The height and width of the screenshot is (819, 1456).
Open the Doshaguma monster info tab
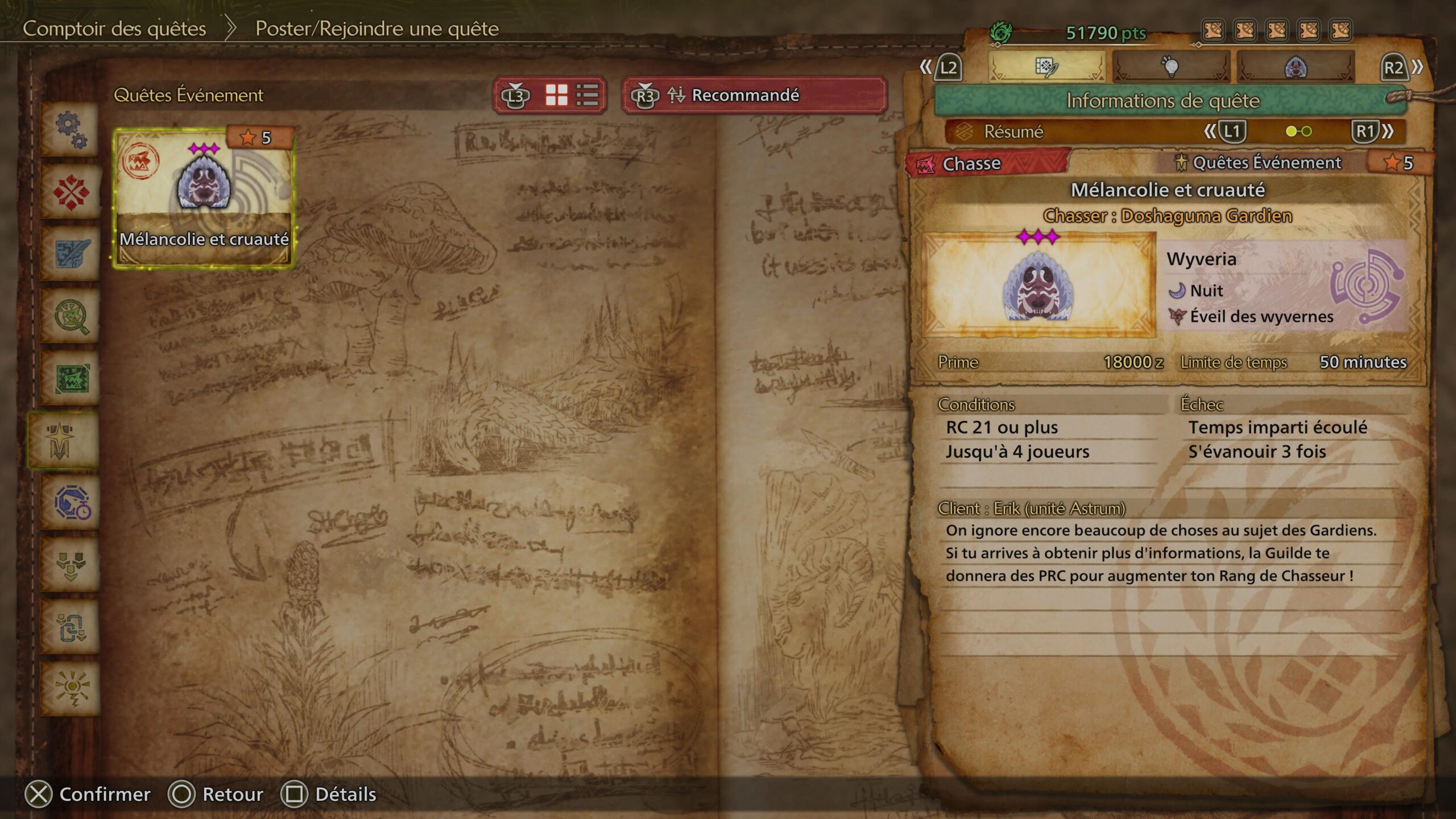[x=1296, y=67]
